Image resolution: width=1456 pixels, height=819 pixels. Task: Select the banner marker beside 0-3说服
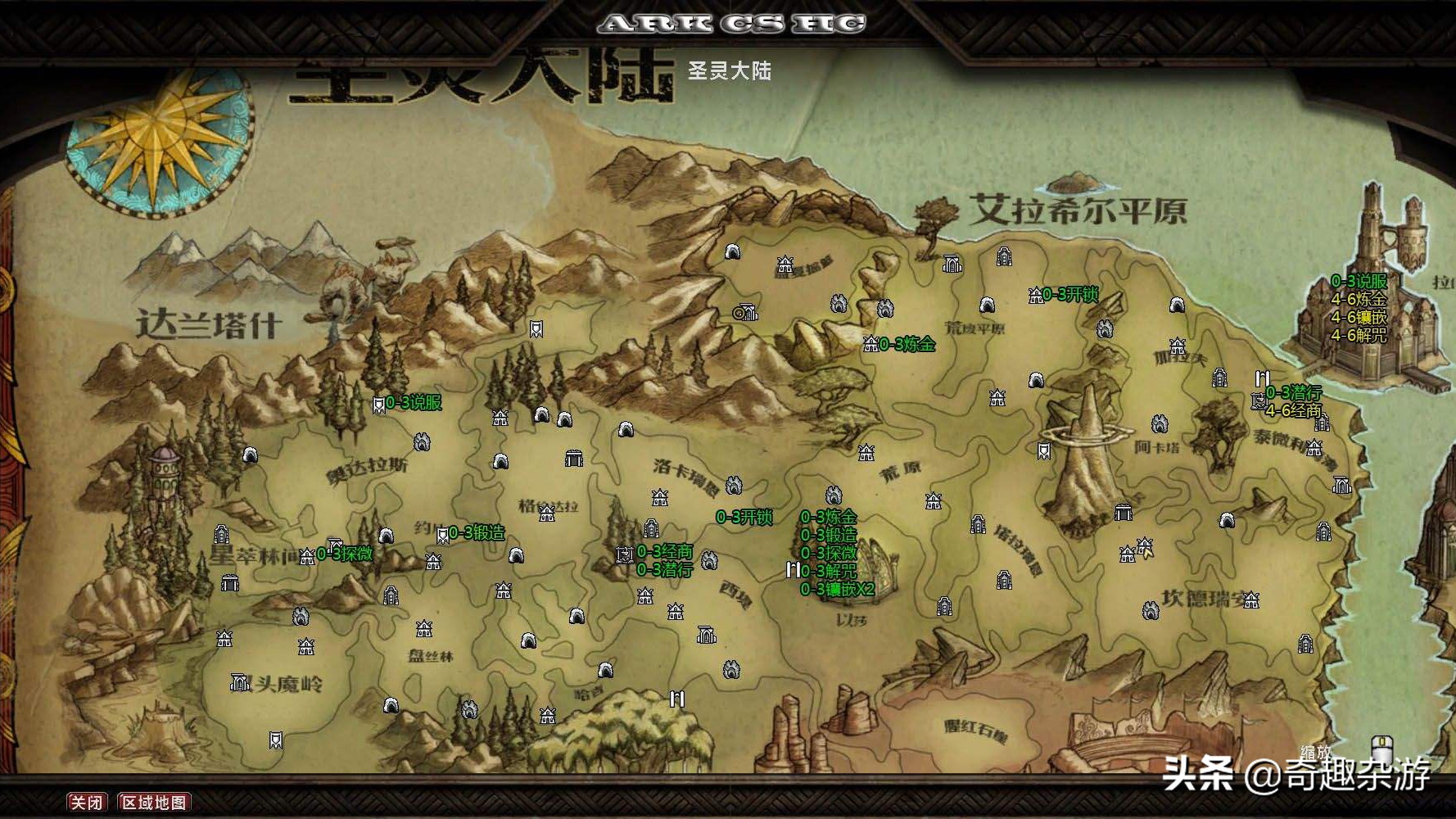pyautogui.click(x=378, y=405)
